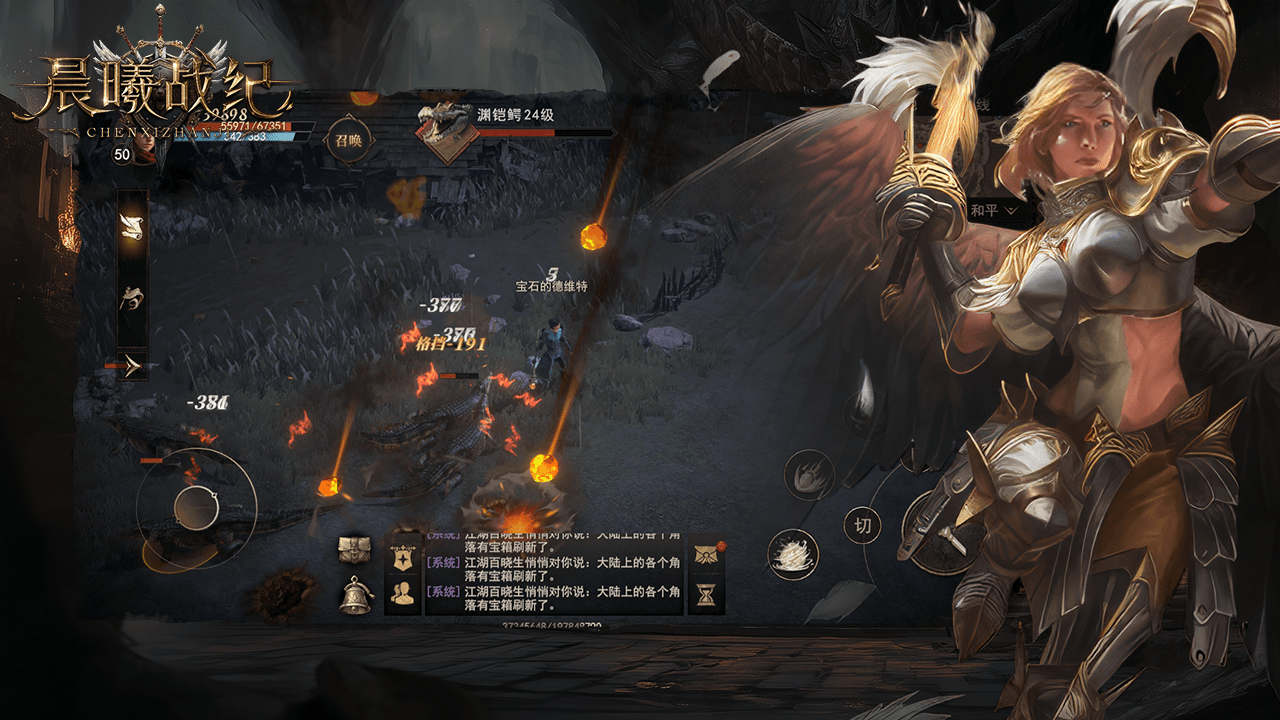The height and width of the screenshot is (720, 1280).
Task: Open the friends silhouette icon
Action: coord(403,594)
